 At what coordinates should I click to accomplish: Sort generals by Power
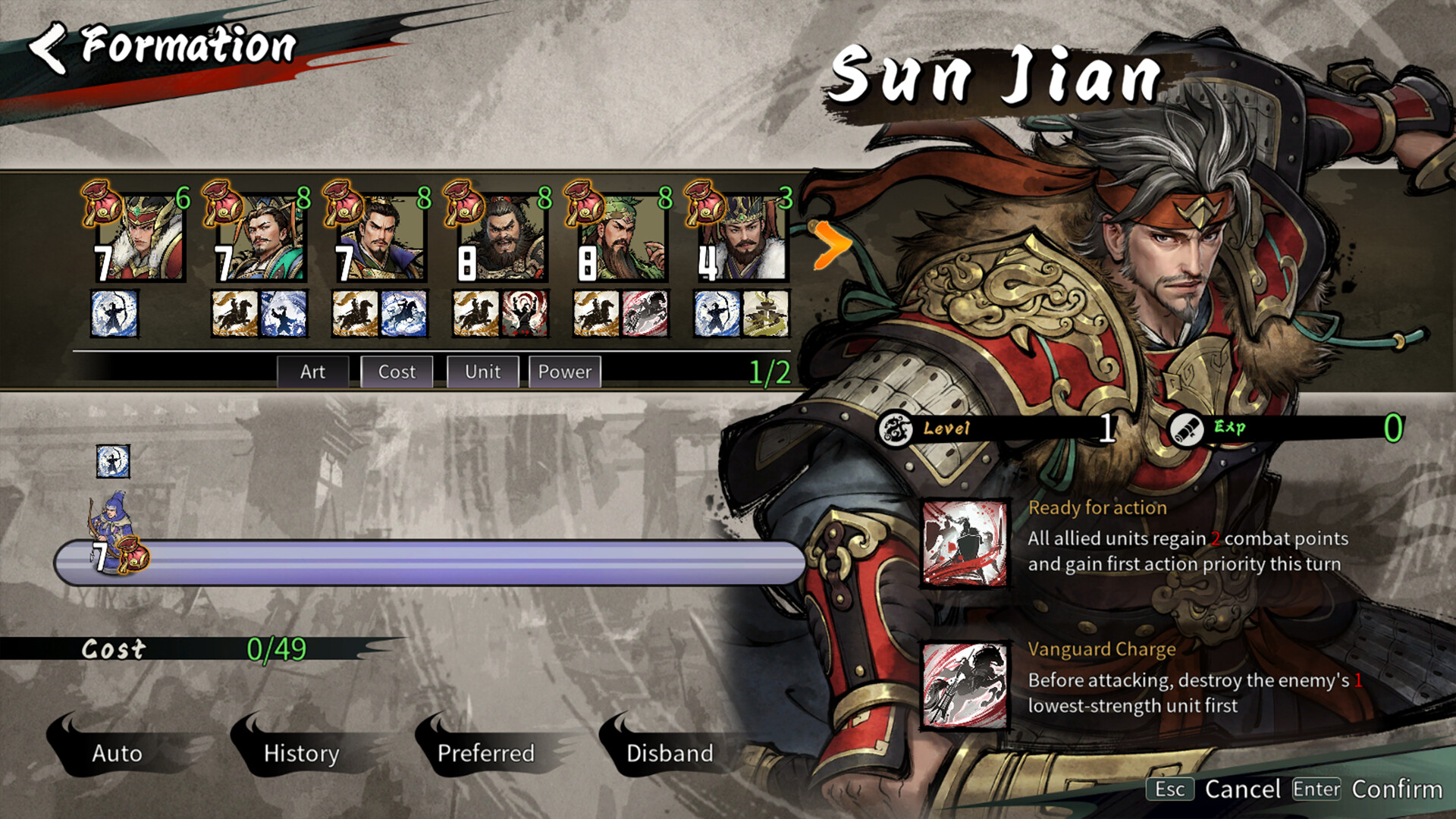[x=564, y=372]
